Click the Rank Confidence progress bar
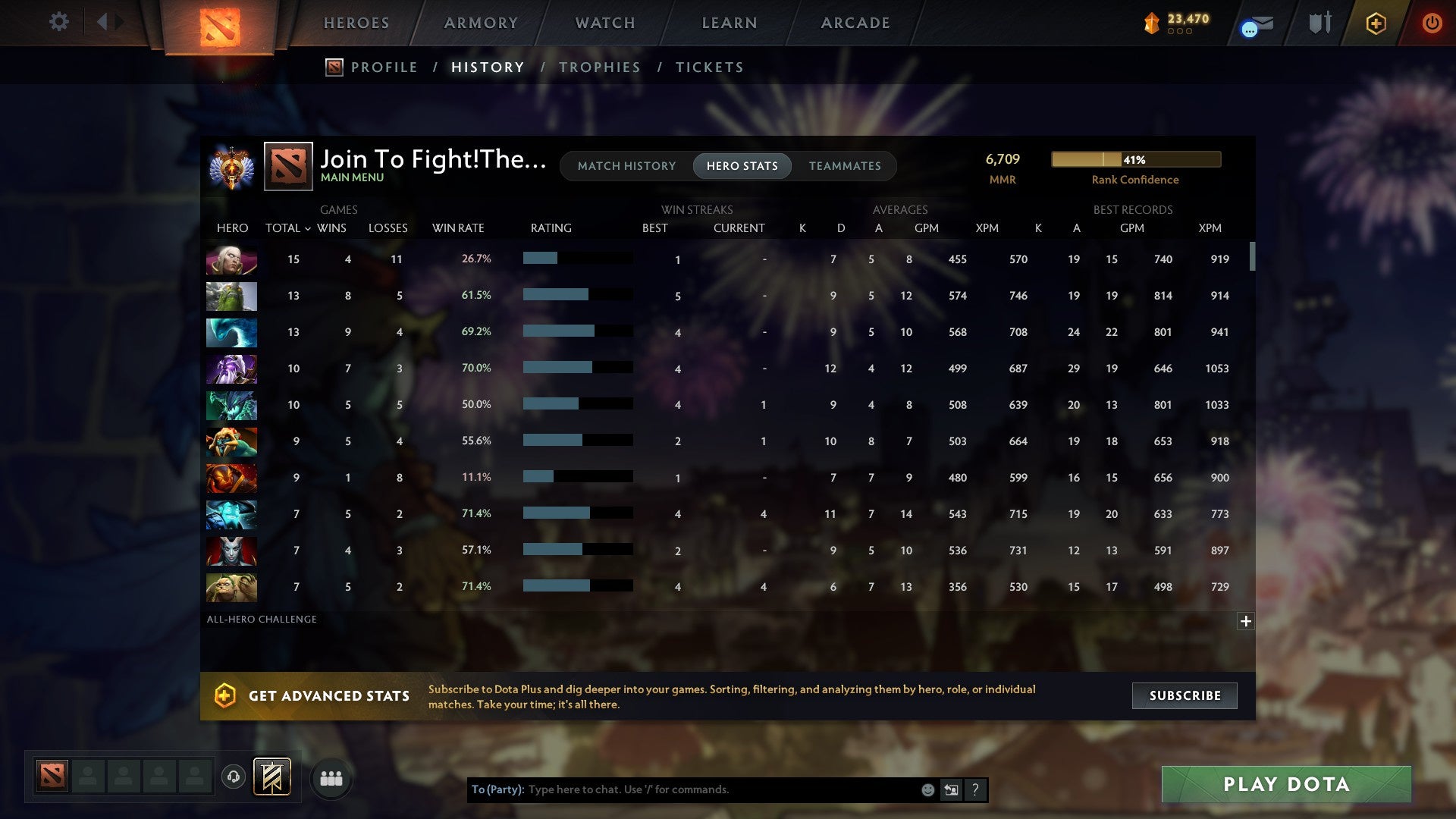The height and width of the screenshot is (819, 1456). click(1134, 159)
